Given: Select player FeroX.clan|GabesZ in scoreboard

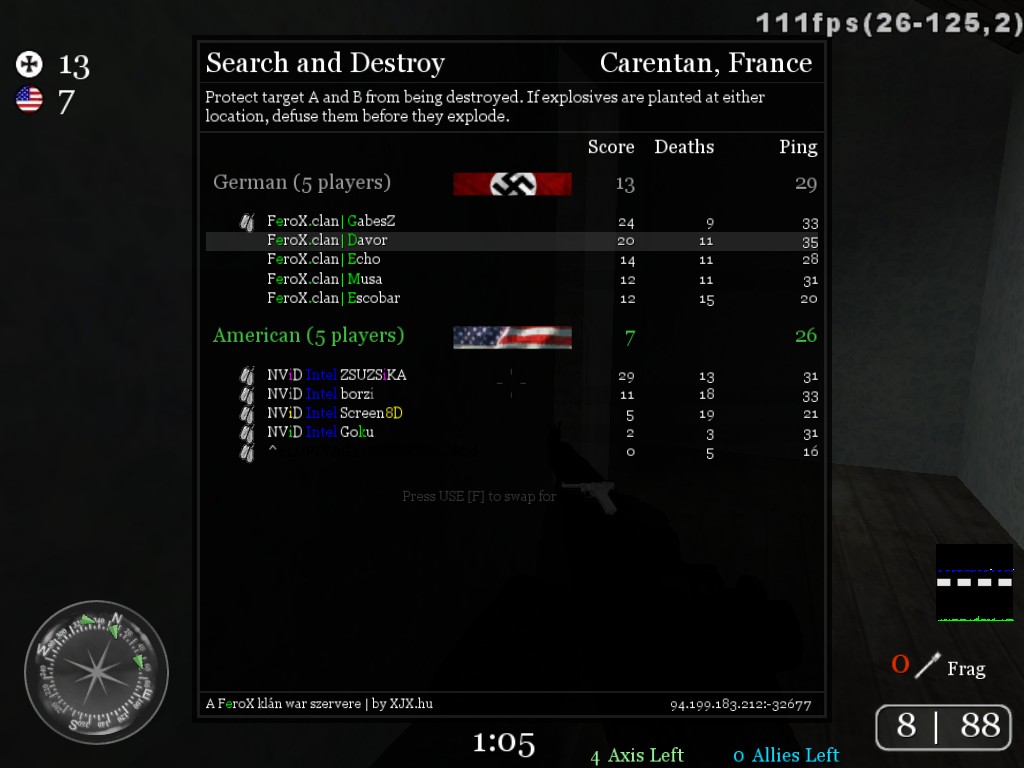Looking at the screenshot, I should click(331, 221).
